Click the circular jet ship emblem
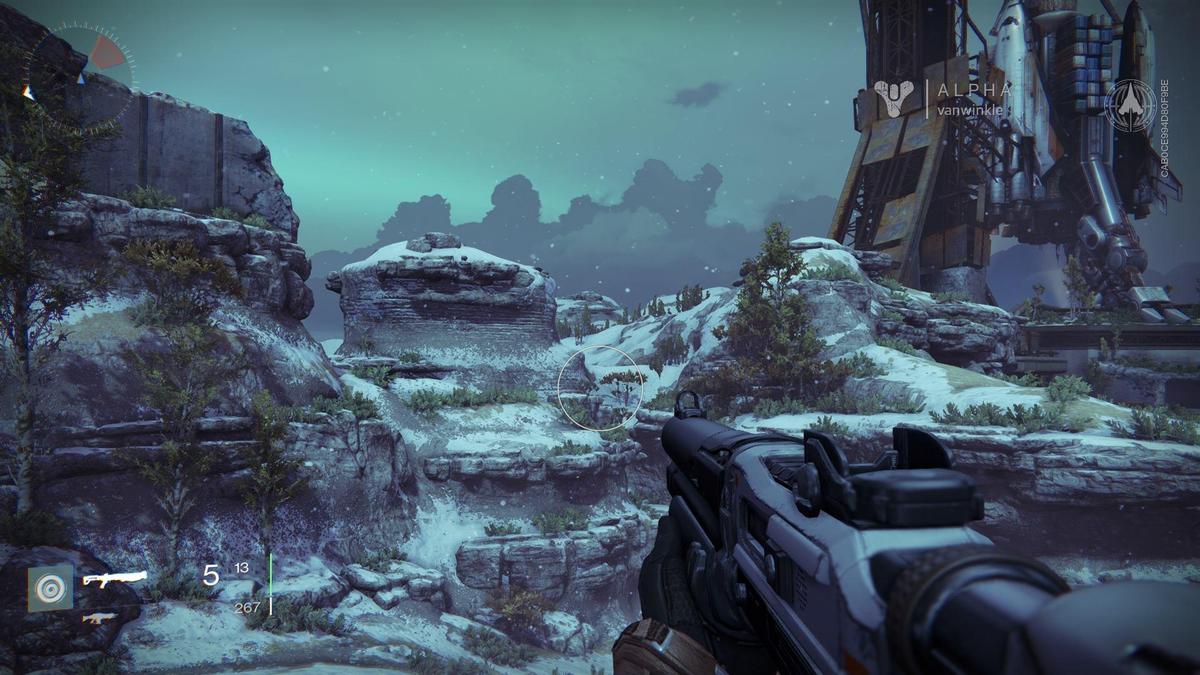 [1130, 104]
